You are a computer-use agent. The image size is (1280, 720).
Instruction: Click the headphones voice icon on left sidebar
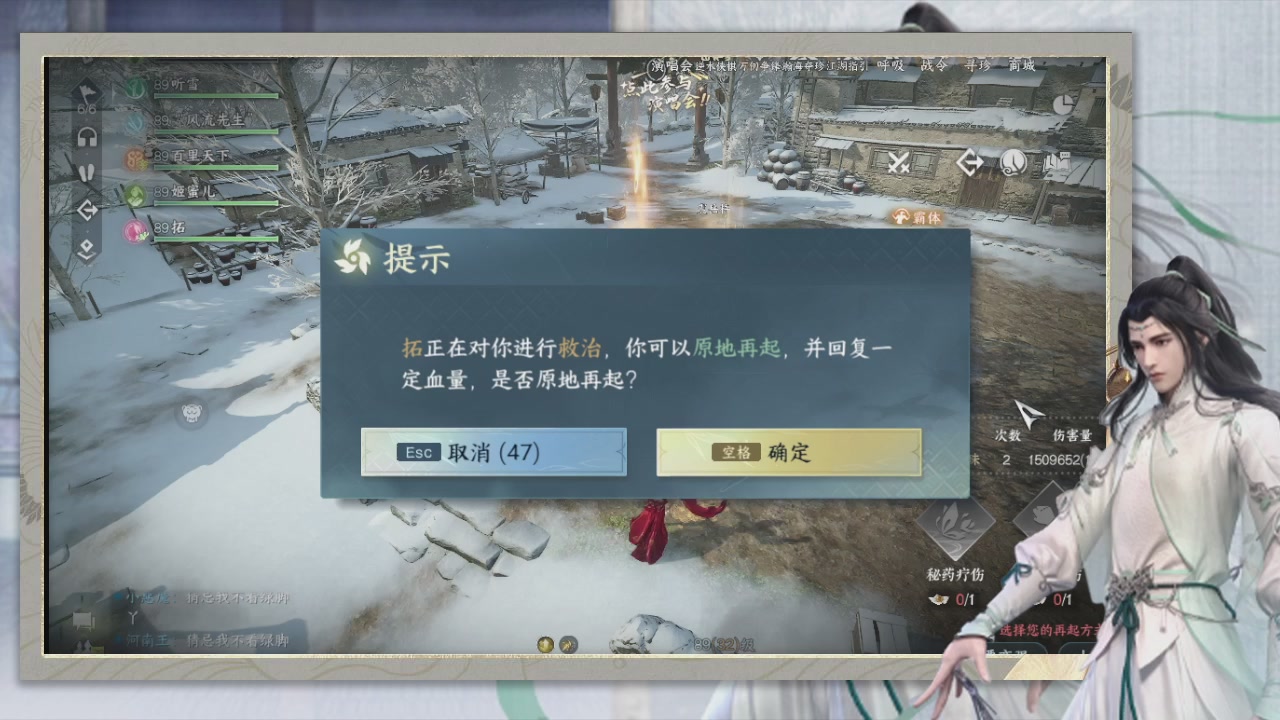click(86, 135)
